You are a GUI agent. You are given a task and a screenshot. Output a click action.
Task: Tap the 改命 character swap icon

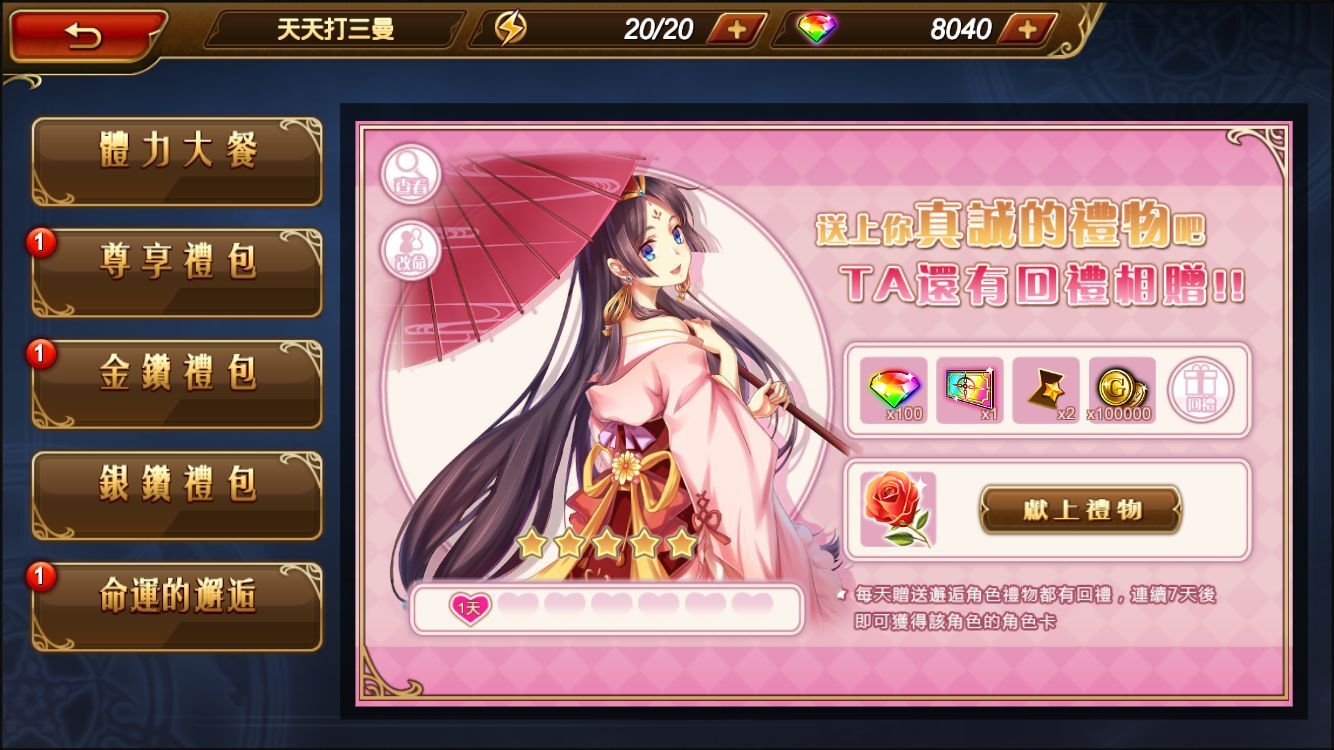(x=410, y=248)
